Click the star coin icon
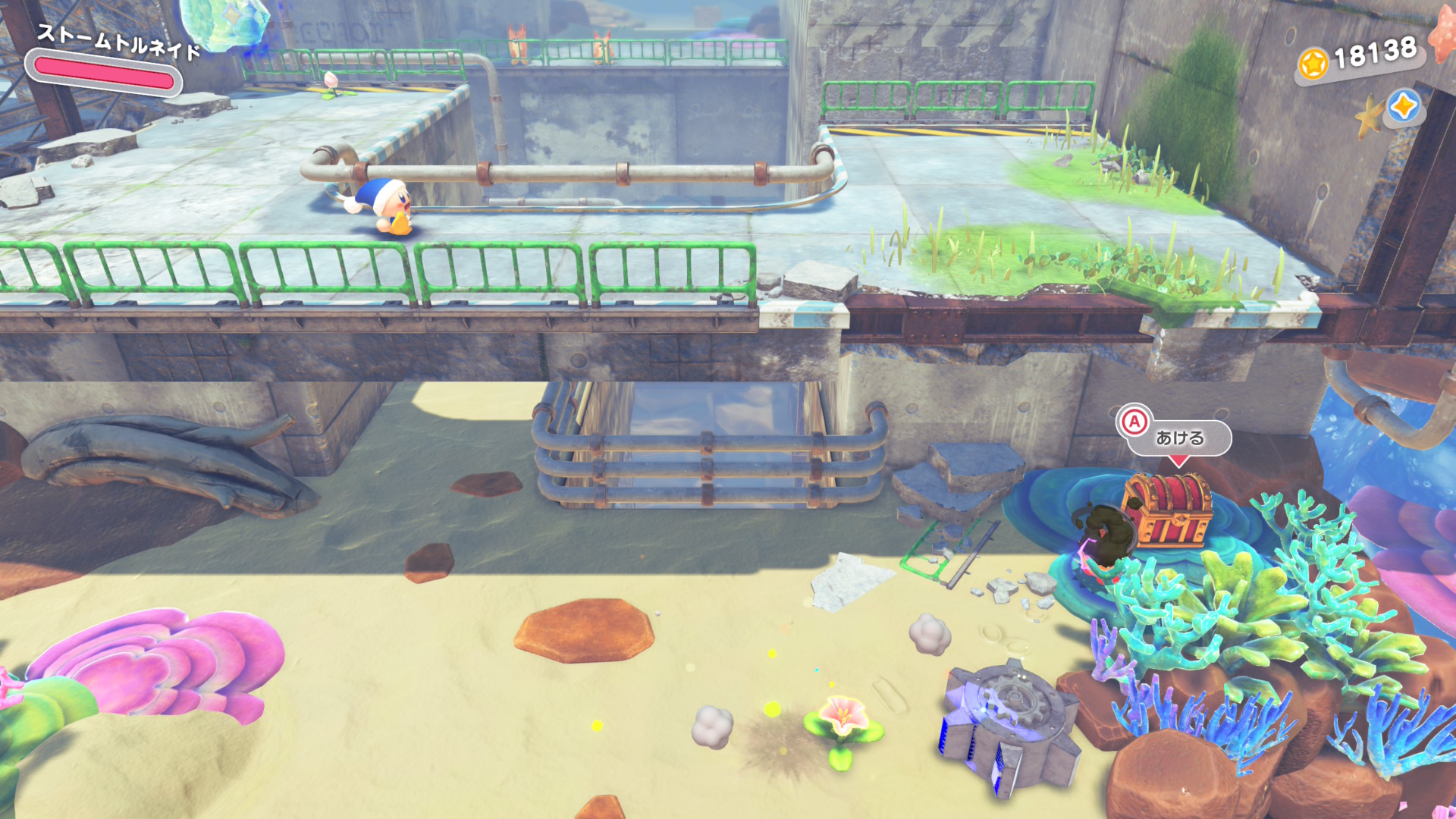1456x819 pixels. tap(1313, 64)
